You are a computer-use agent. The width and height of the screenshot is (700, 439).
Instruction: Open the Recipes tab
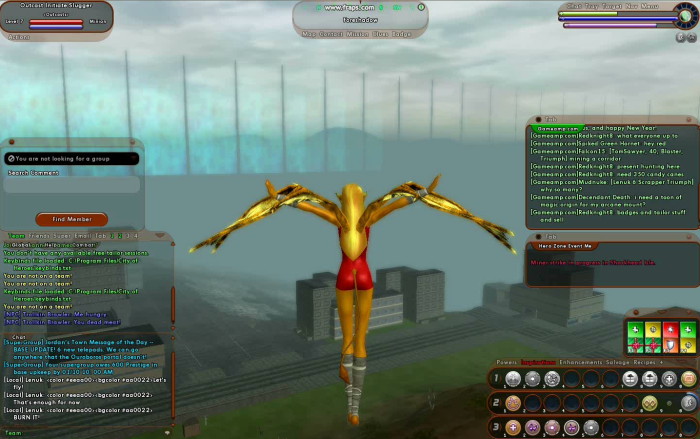coord(646,363)
